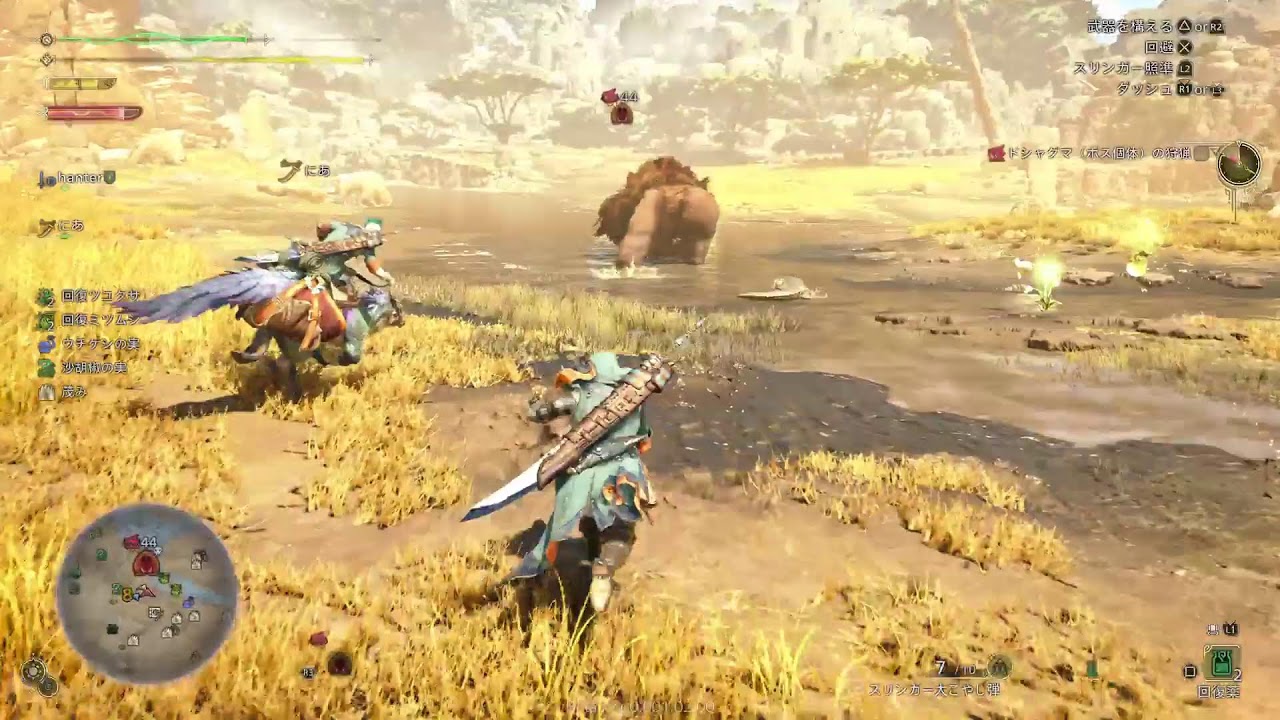
Task: Click the day-night clock dial
Action: [x=1239, y=163]
